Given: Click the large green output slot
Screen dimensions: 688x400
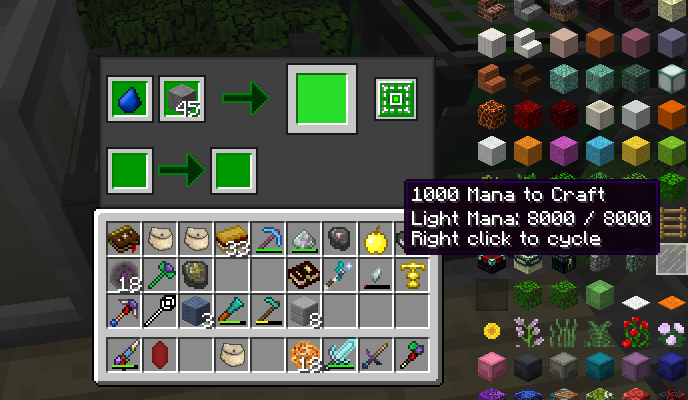Looking at the screenshot, I should point(319,98).
